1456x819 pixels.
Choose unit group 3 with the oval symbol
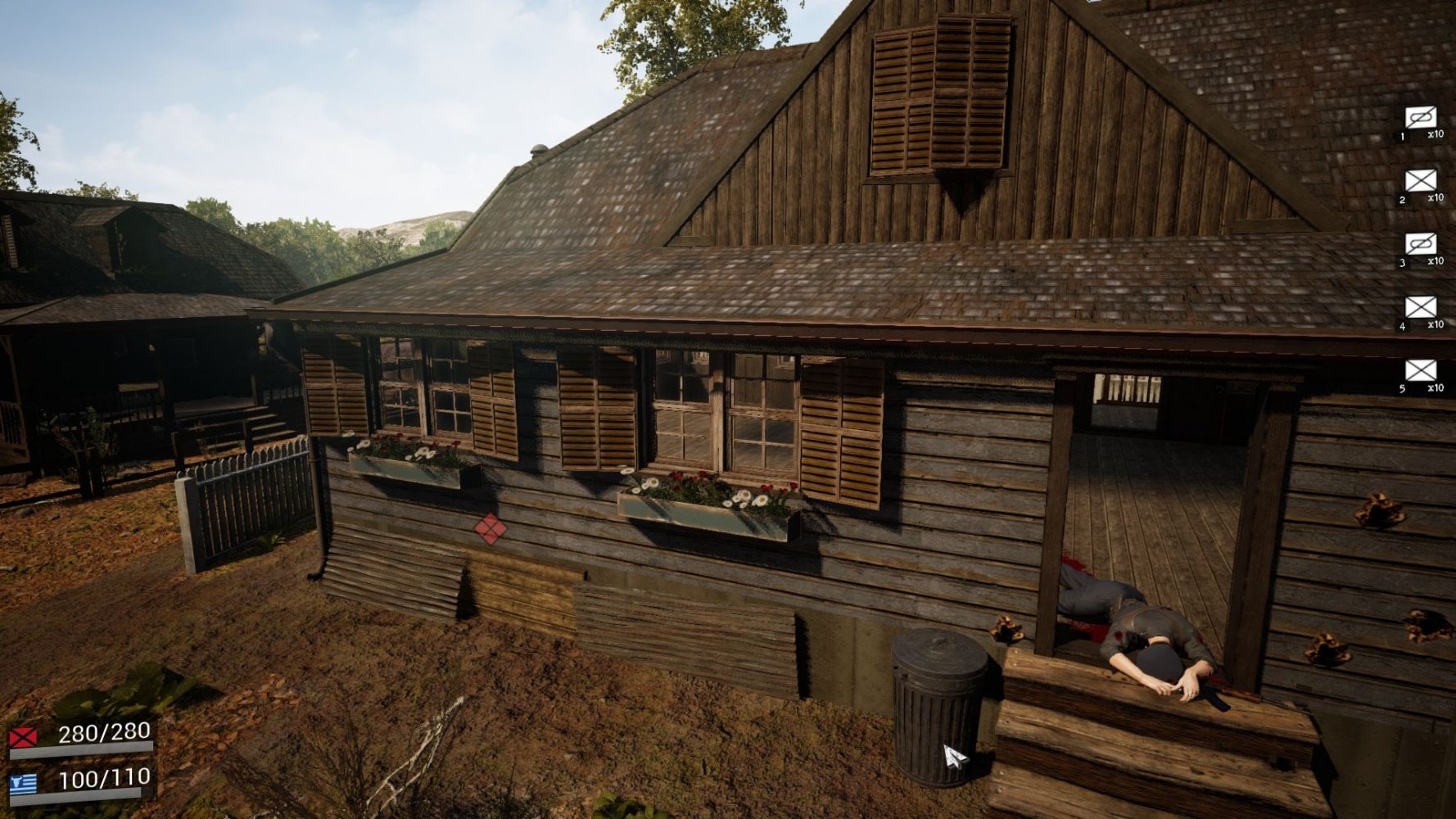coord(1421,244)
